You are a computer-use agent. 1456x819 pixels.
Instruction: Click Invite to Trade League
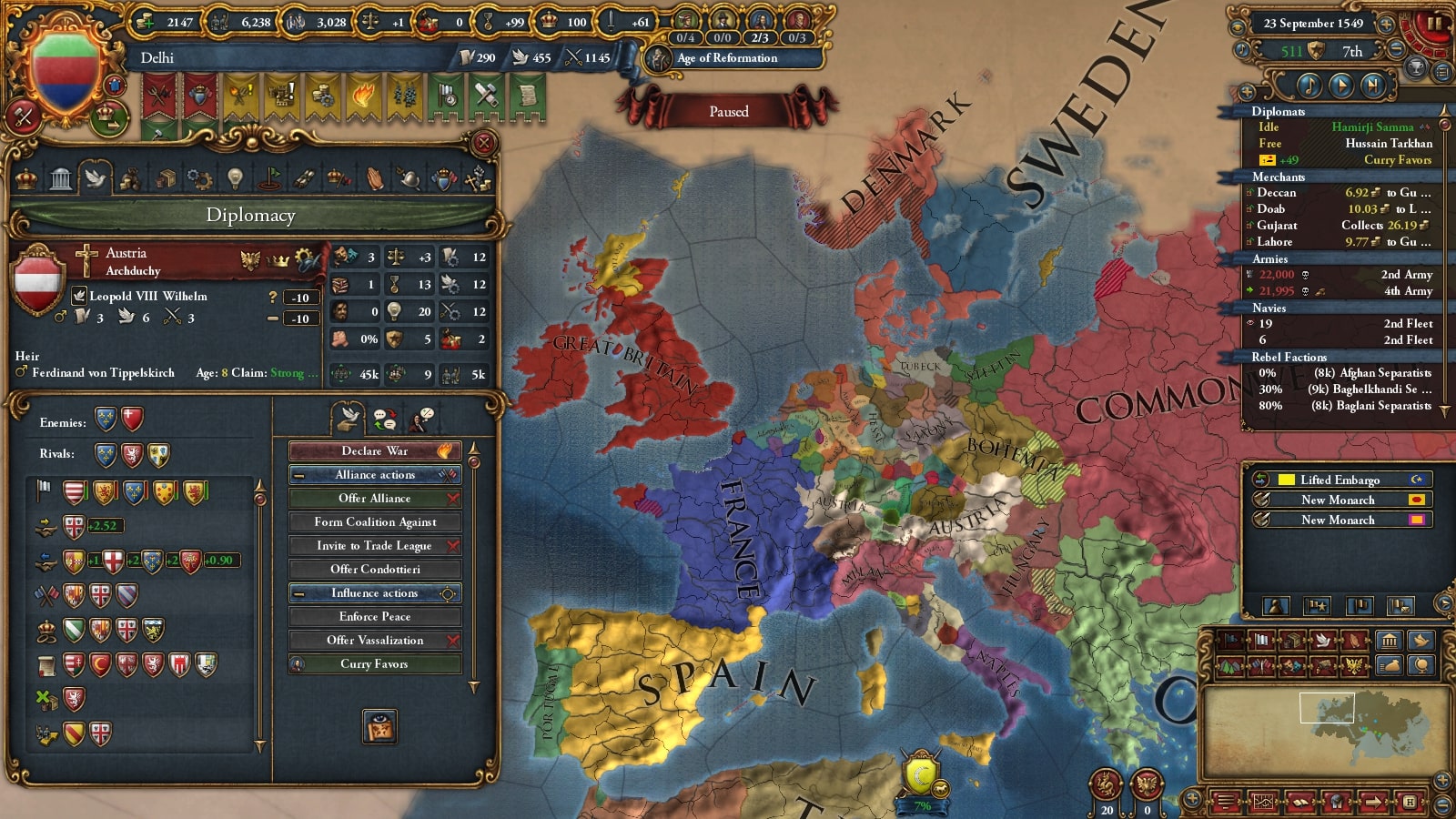point(375,546)
